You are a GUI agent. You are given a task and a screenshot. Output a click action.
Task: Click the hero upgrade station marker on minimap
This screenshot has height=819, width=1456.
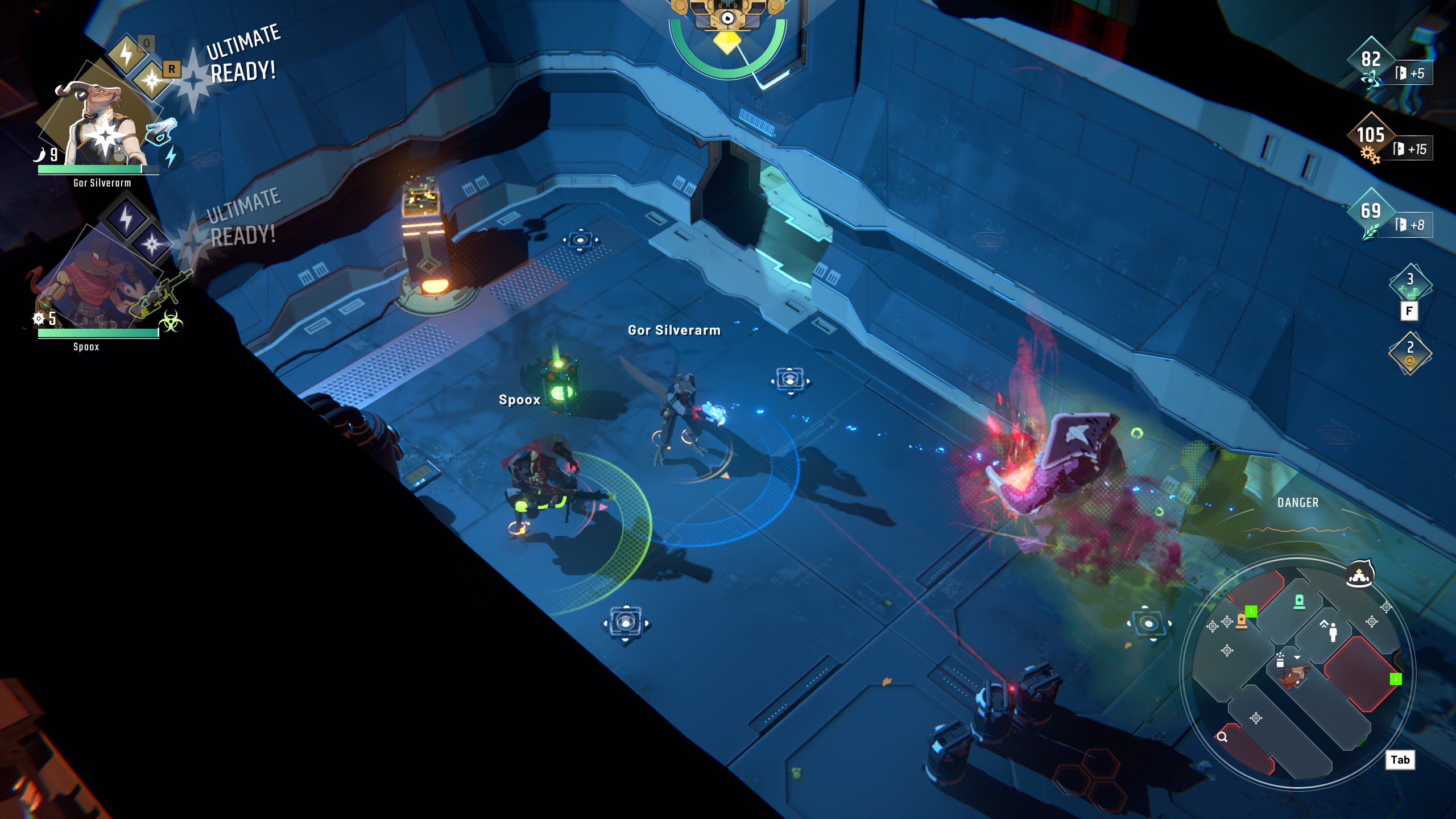(1331, 630)
